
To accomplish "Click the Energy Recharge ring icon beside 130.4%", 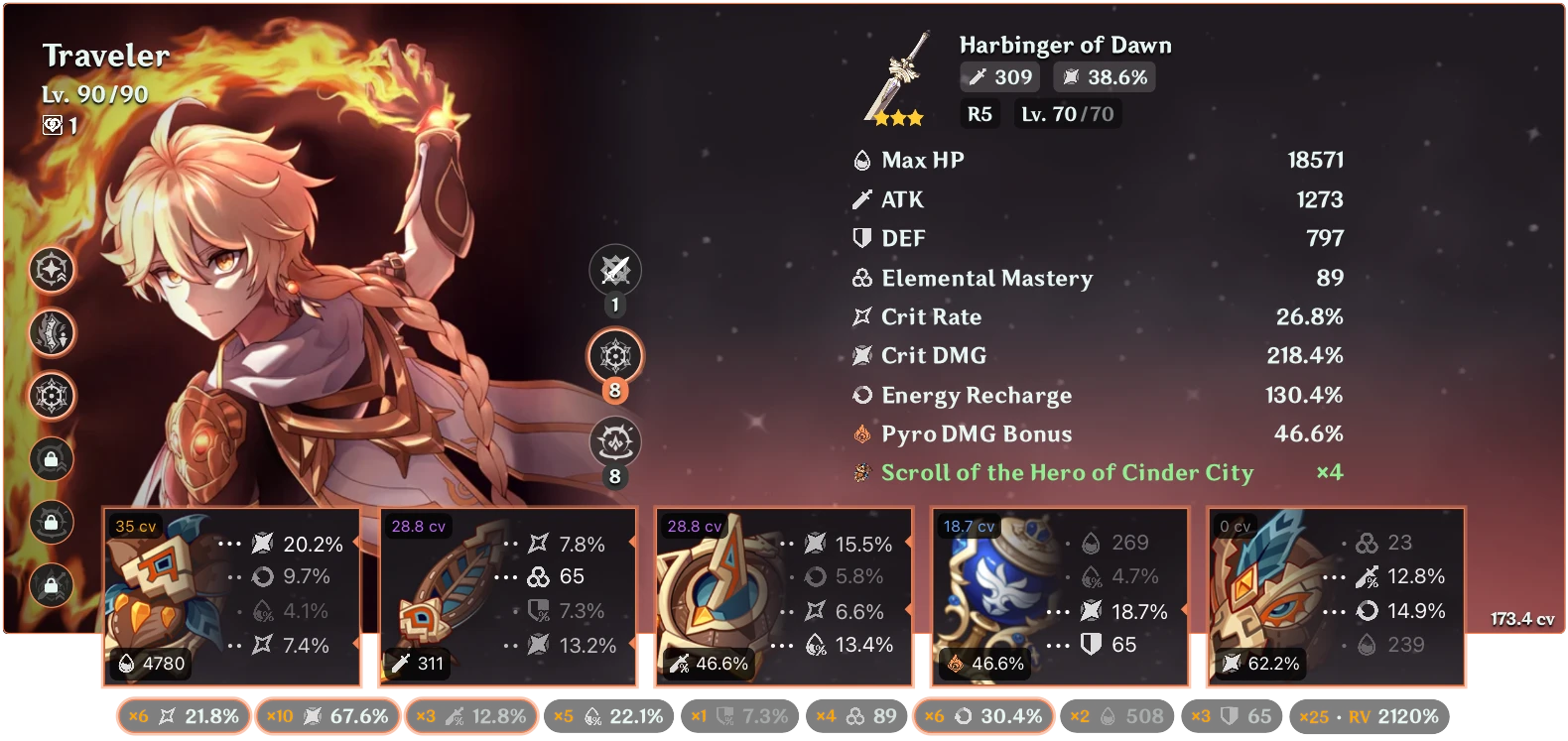I will [859, 395].
